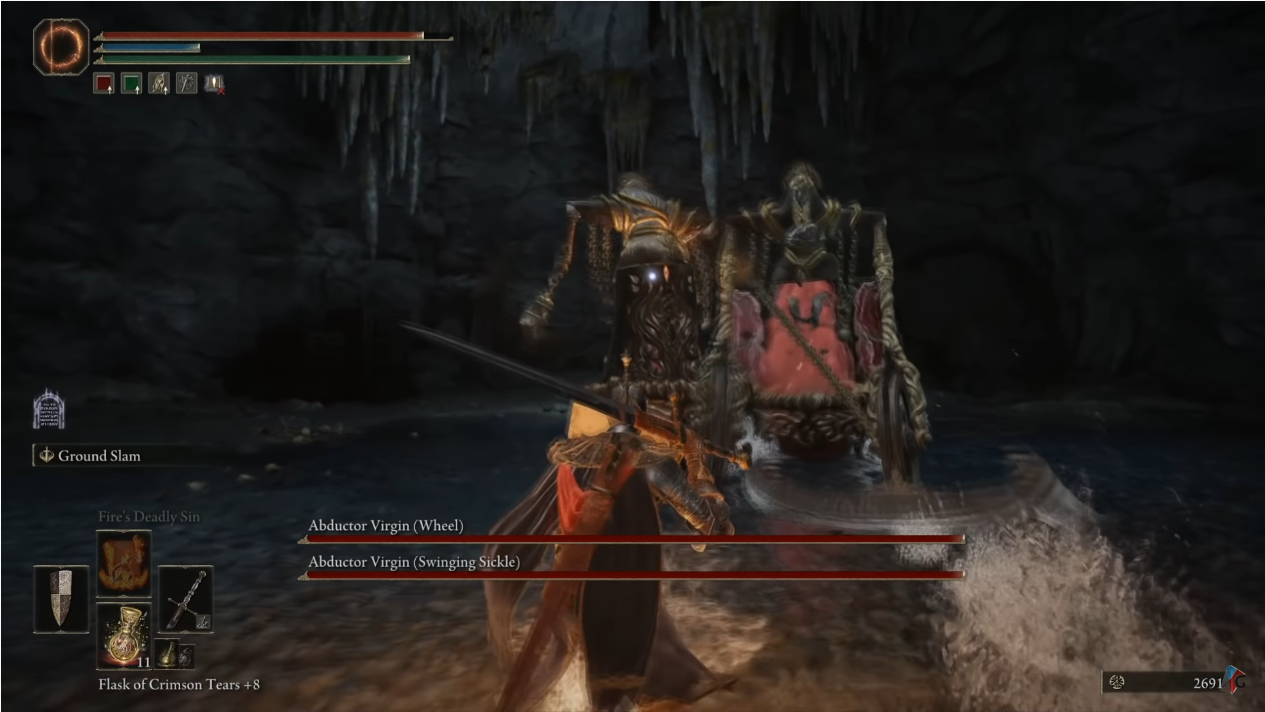The image size is (1265, 712).
Task: Click the red square buff icon
Action: click(x=104, y=84)
